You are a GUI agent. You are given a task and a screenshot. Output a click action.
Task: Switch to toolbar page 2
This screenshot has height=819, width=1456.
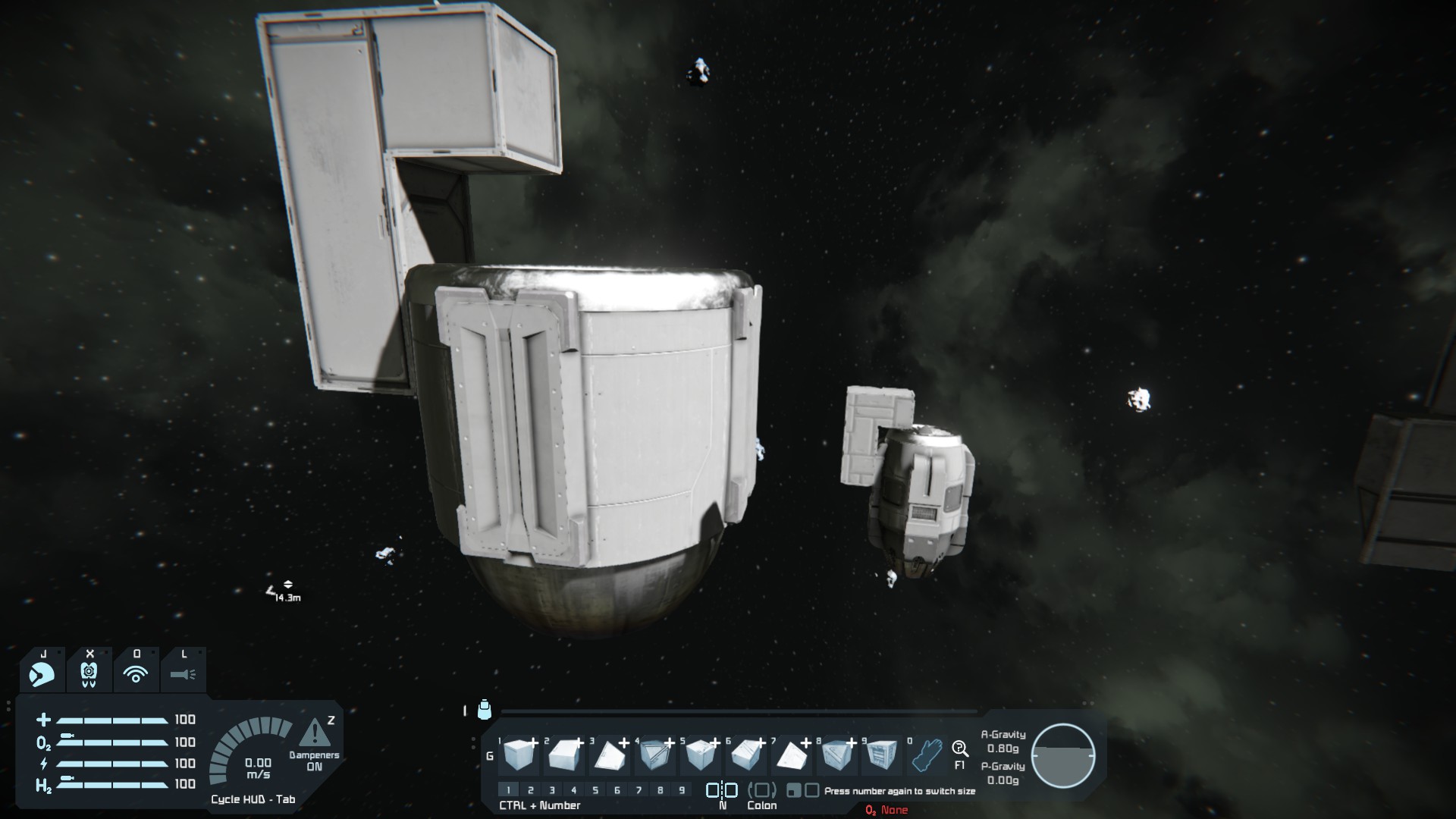coord(530,790)
